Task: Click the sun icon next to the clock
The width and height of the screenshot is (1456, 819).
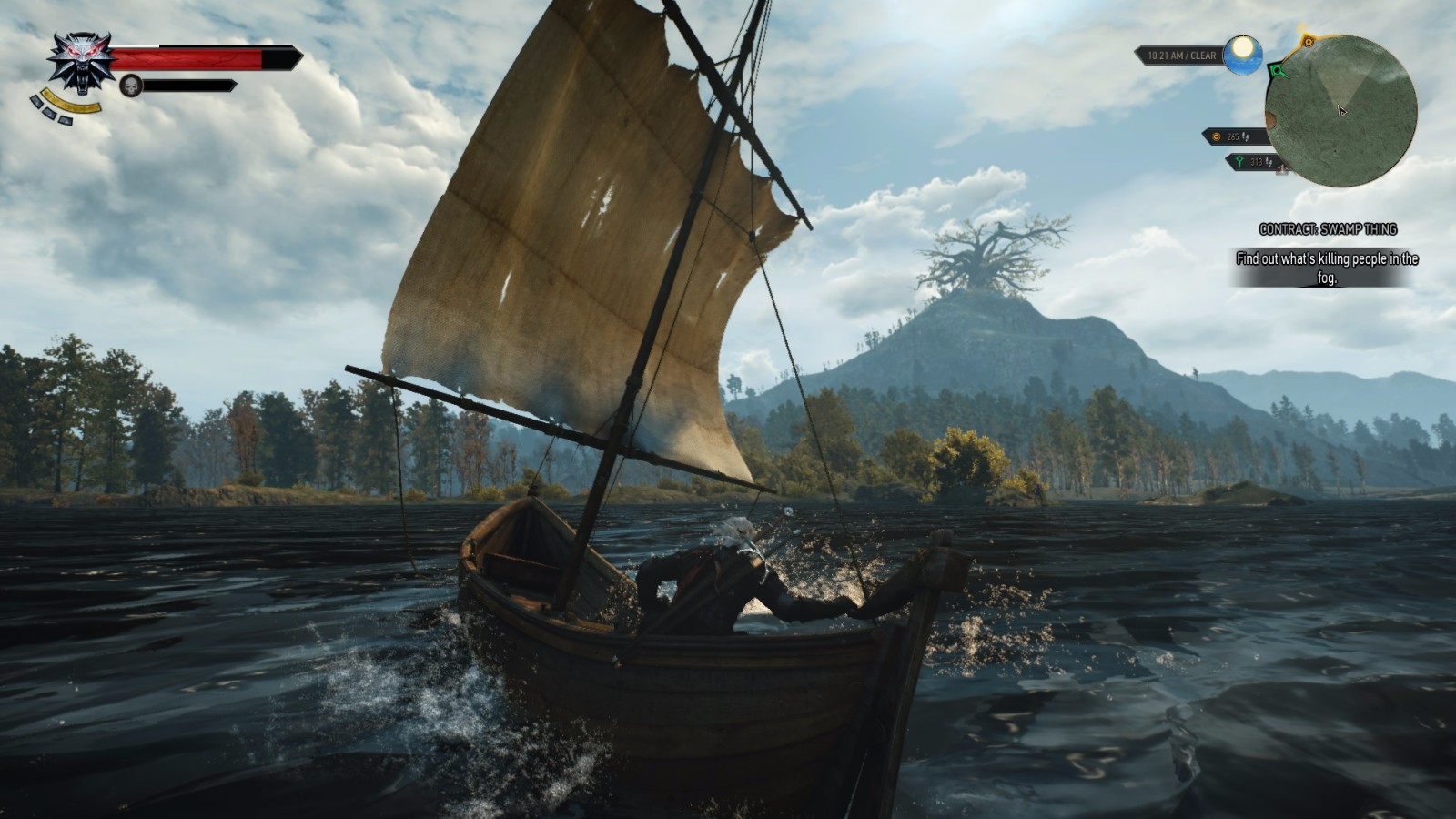Action: [x=1241, y=56]
